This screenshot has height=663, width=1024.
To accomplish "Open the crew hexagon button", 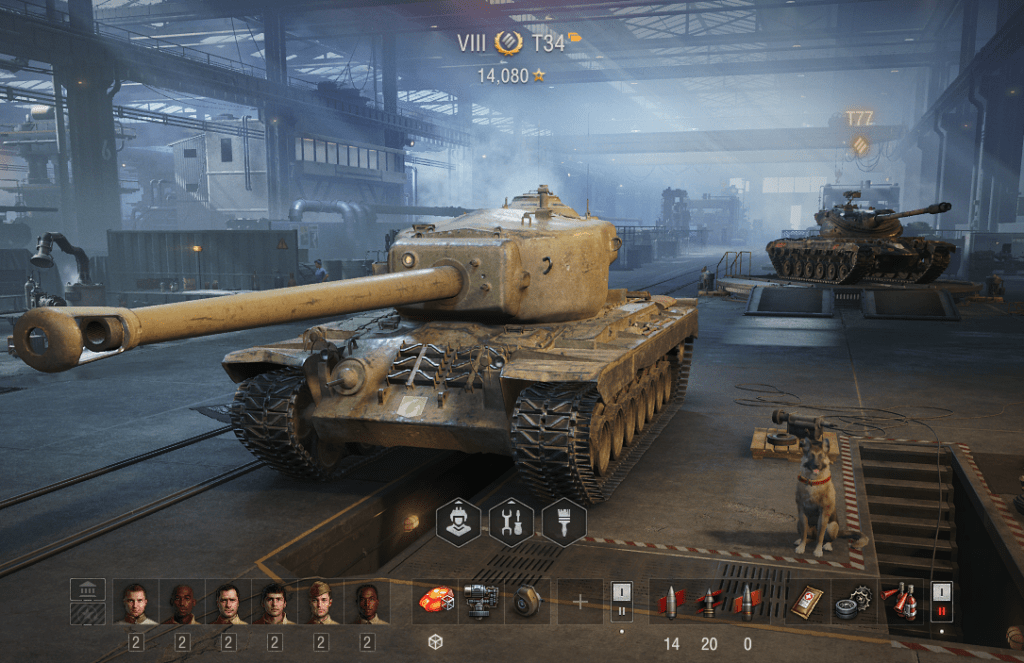I will [x=457, y=522].
